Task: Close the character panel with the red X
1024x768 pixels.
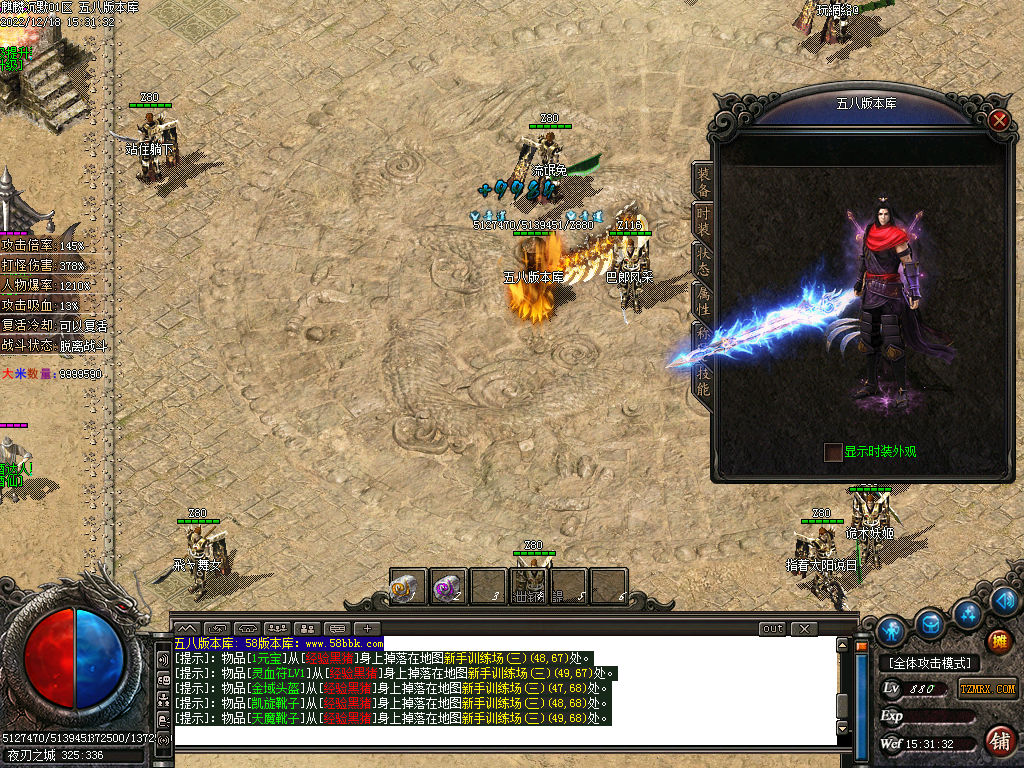Action: click(998, 120)
